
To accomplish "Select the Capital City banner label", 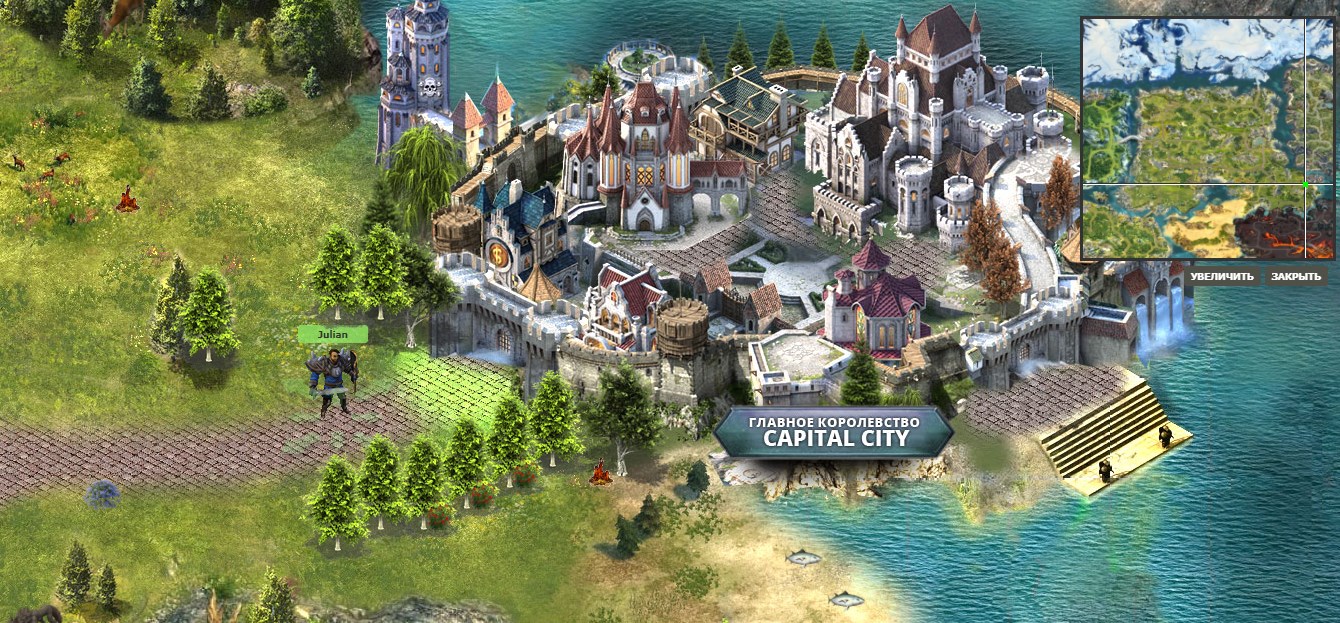I will pos(833,431).
